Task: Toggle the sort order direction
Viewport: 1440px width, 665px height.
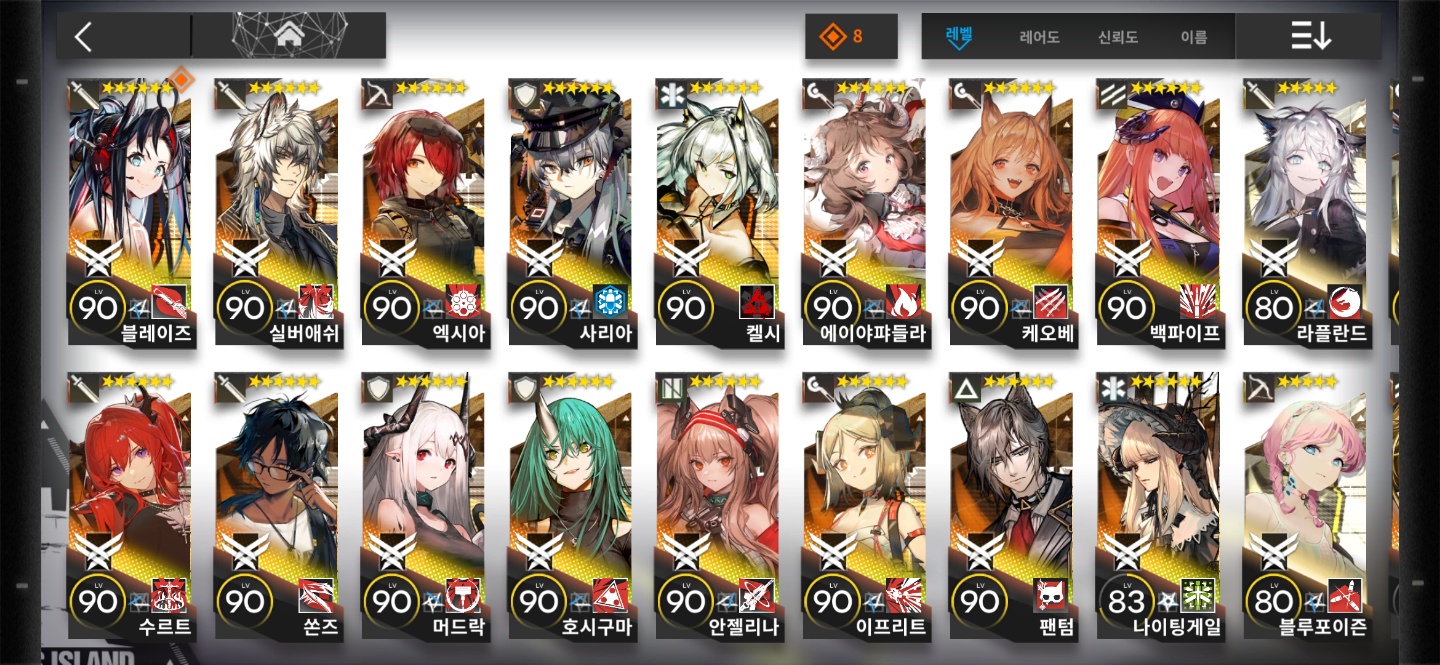Action: 1310,37
